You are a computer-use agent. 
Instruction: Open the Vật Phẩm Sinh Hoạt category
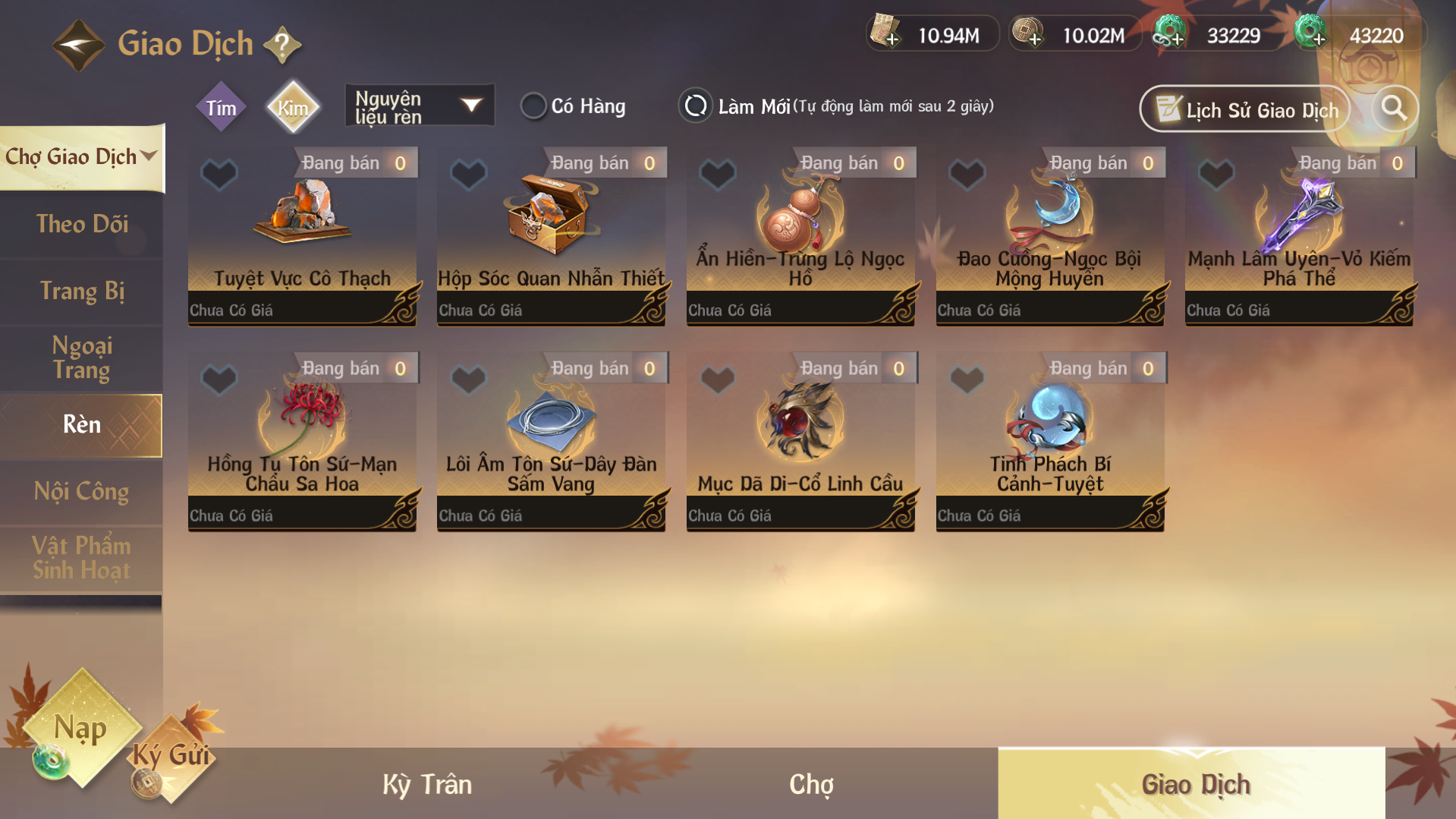click(x=82, y=558)
